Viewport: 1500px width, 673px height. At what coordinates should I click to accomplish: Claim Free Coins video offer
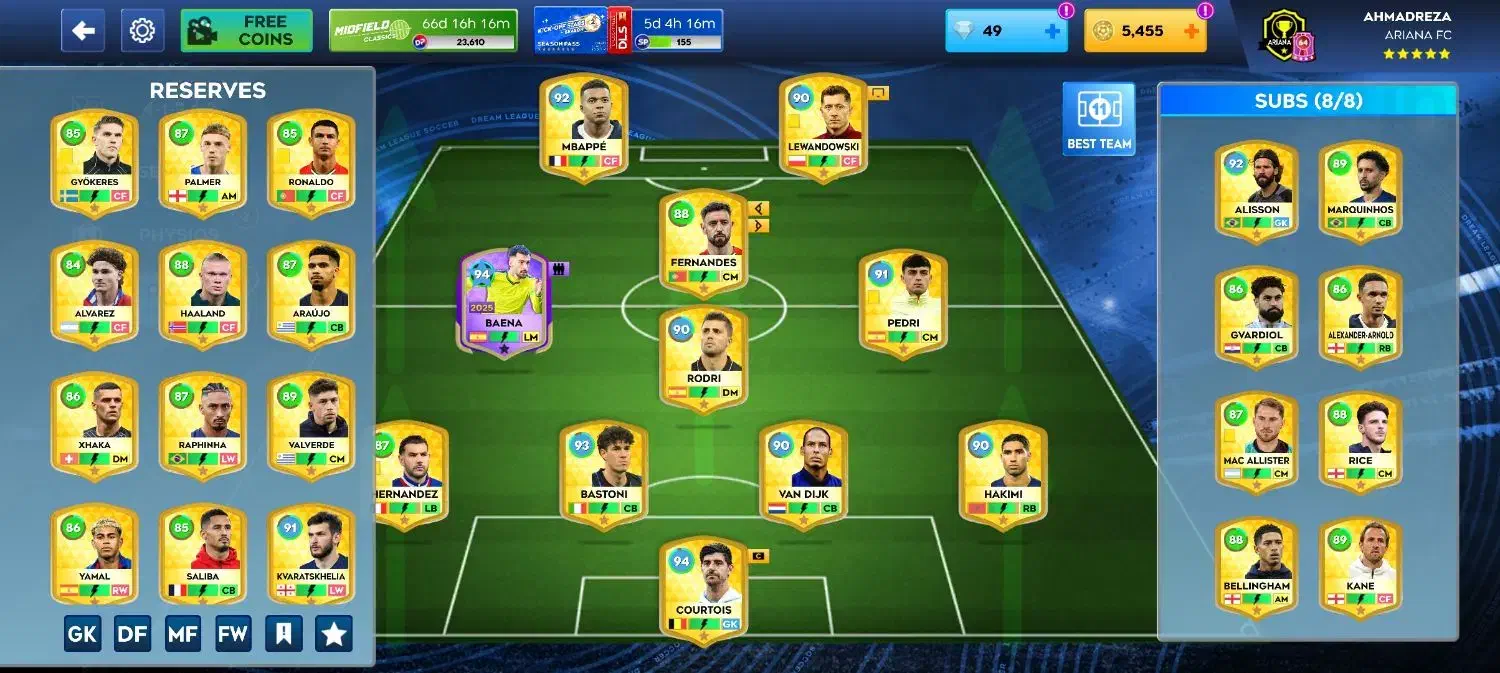tap(246, 31)
